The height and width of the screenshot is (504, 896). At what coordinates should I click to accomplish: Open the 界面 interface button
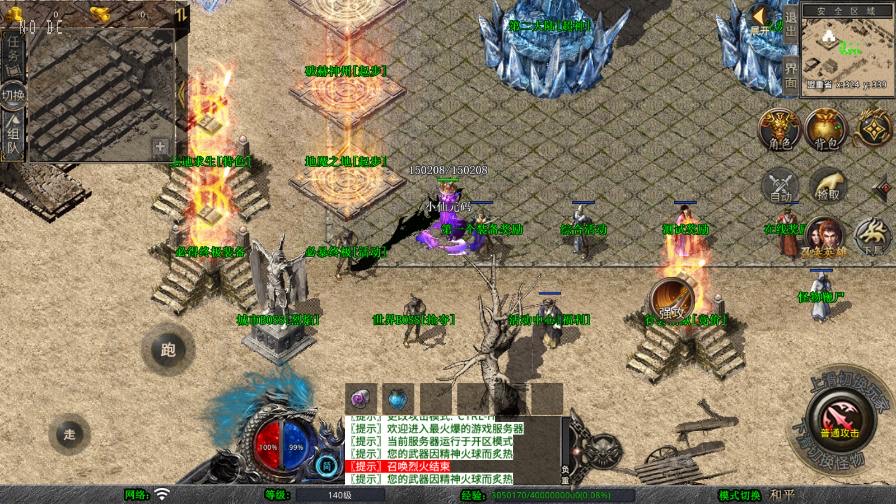(790, 74)
